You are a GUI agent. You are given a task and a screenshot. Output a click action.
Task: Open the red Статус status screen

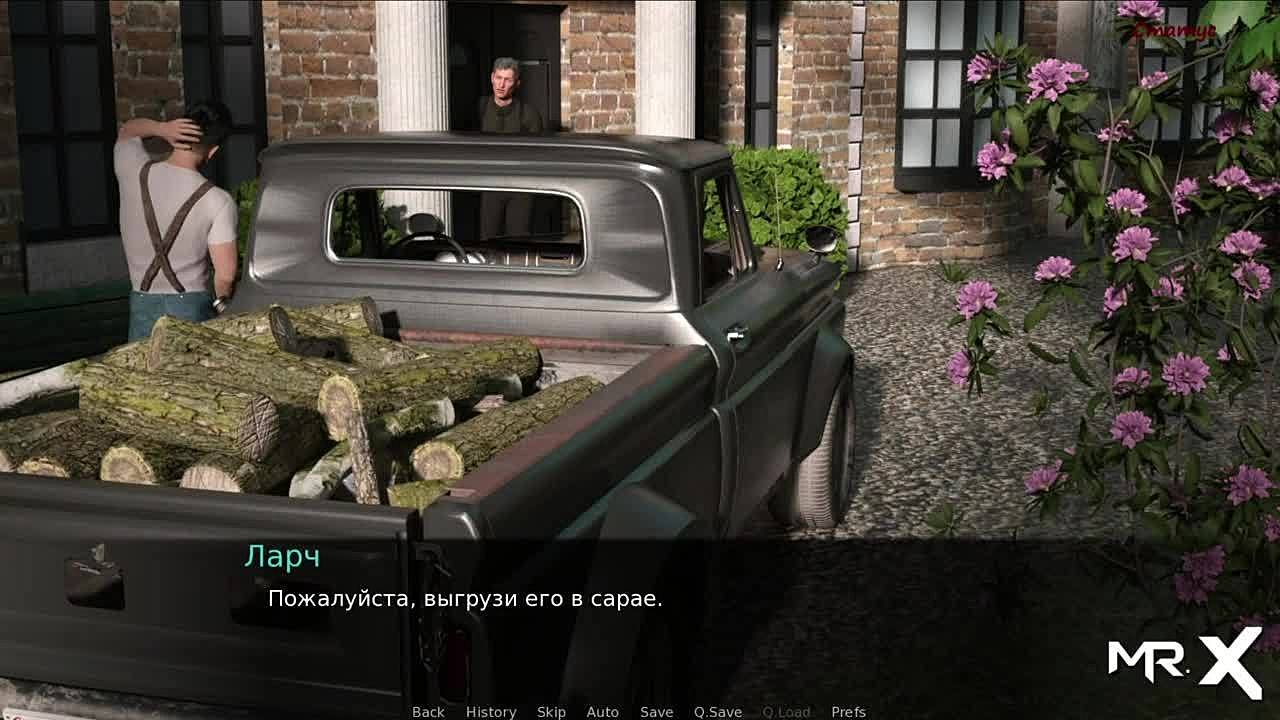pos(1174,31)
